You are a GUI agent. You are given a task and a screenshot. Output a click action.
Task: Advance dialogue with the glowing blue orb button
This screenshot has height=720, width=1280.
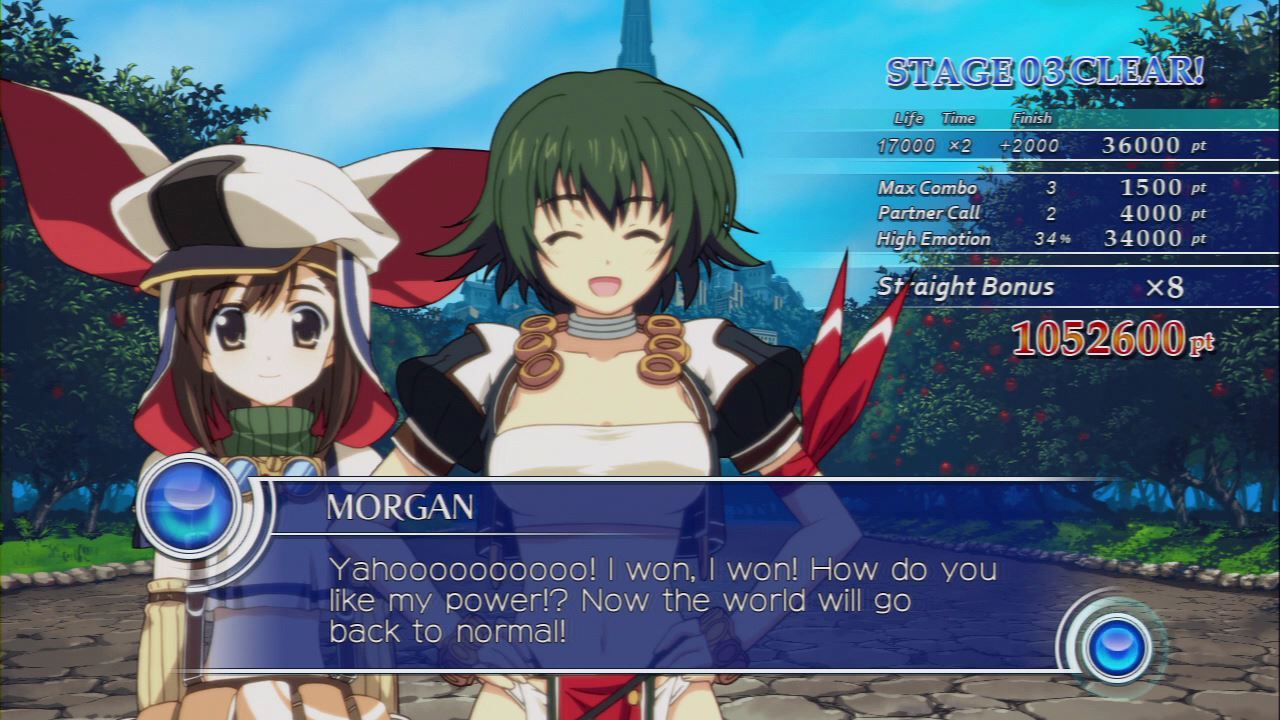pyautogui.click(x=1119, y=646)
